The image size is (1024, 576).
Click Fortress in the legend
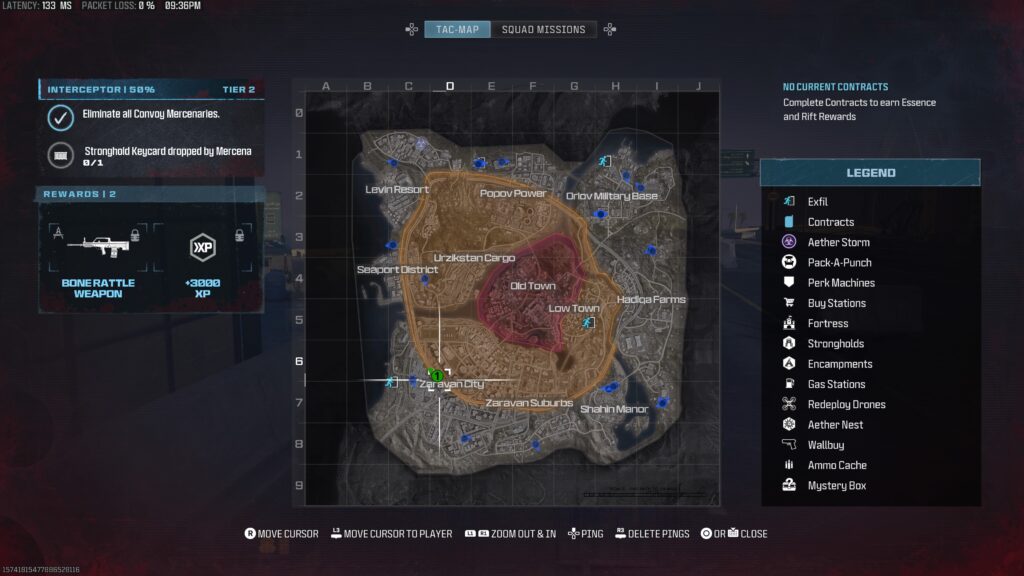click(827, 324)
